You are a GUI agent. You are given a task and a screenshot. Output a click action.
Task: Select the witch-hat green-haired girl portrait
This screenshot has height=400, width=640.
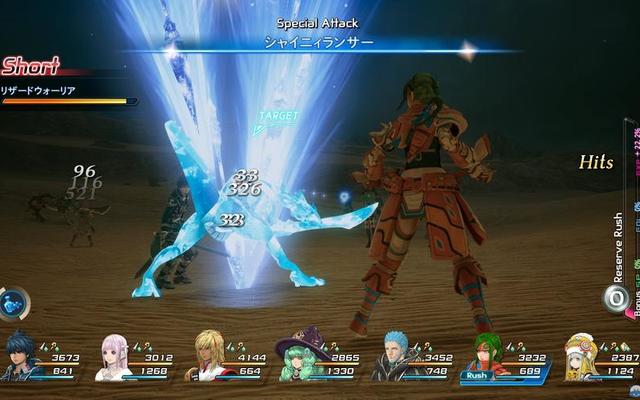tap(302, 358)
